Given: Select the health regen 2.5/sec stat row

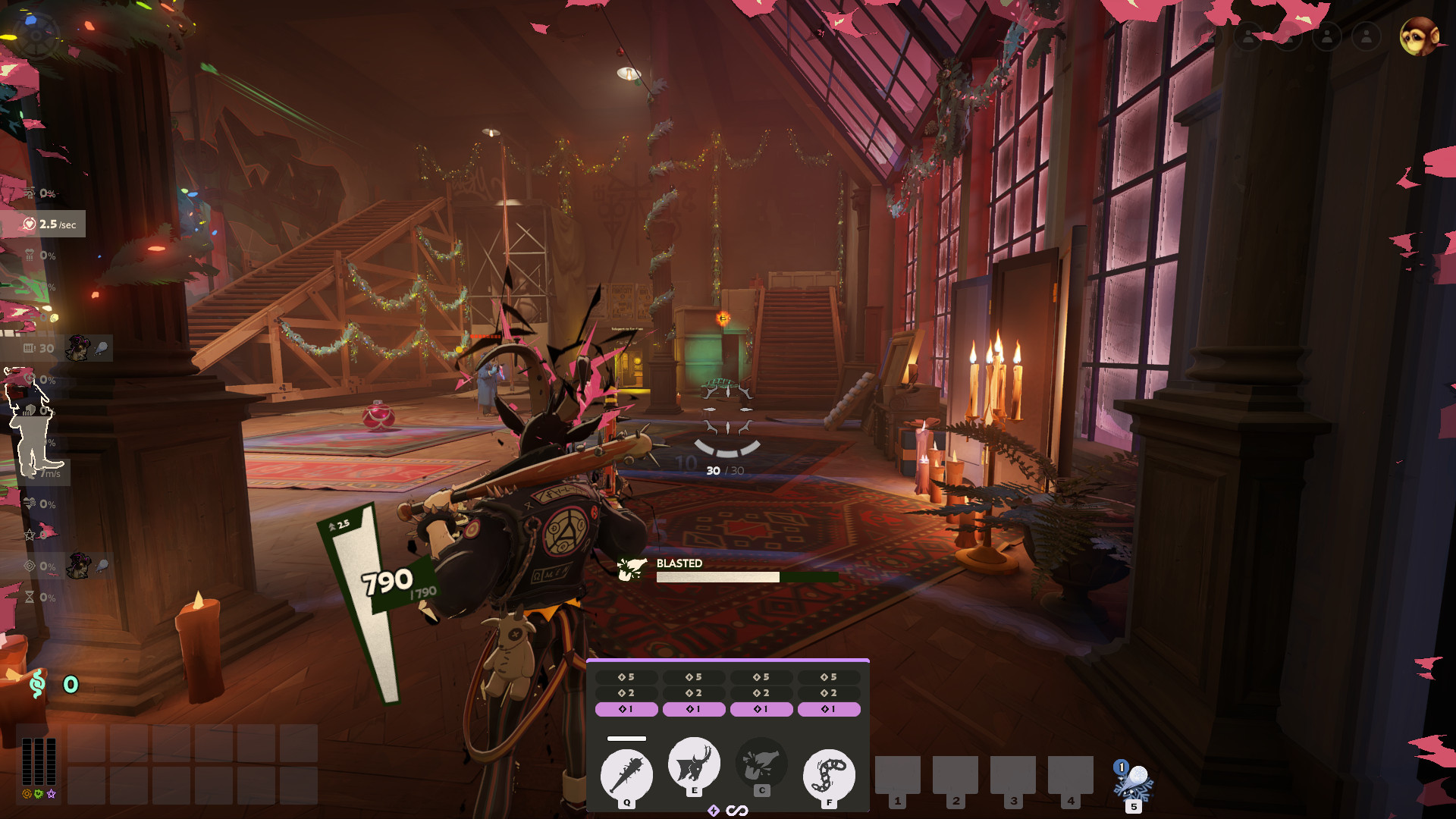Looking at the screenshot, I should pyautogui.click(x=44, y=224).
